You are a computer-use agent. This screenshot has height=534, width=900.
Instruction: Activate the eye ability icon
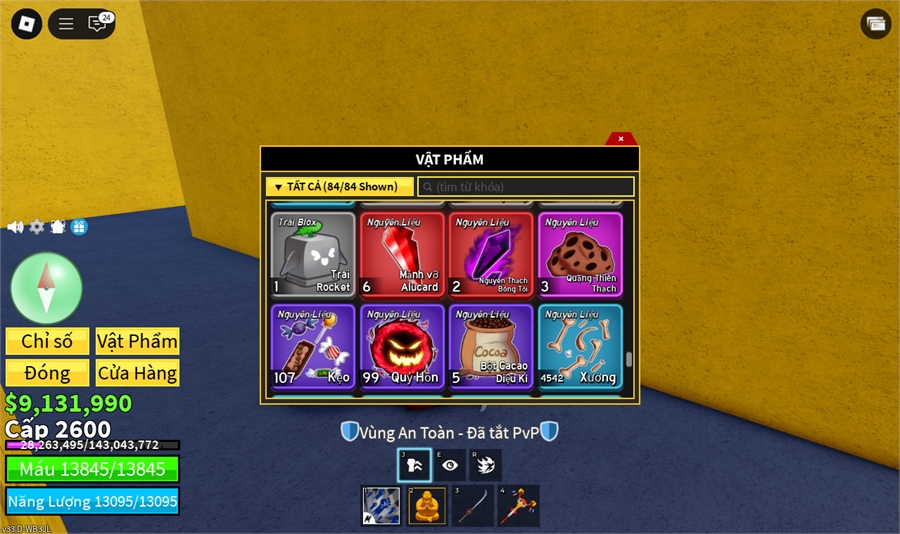(450, 465)
